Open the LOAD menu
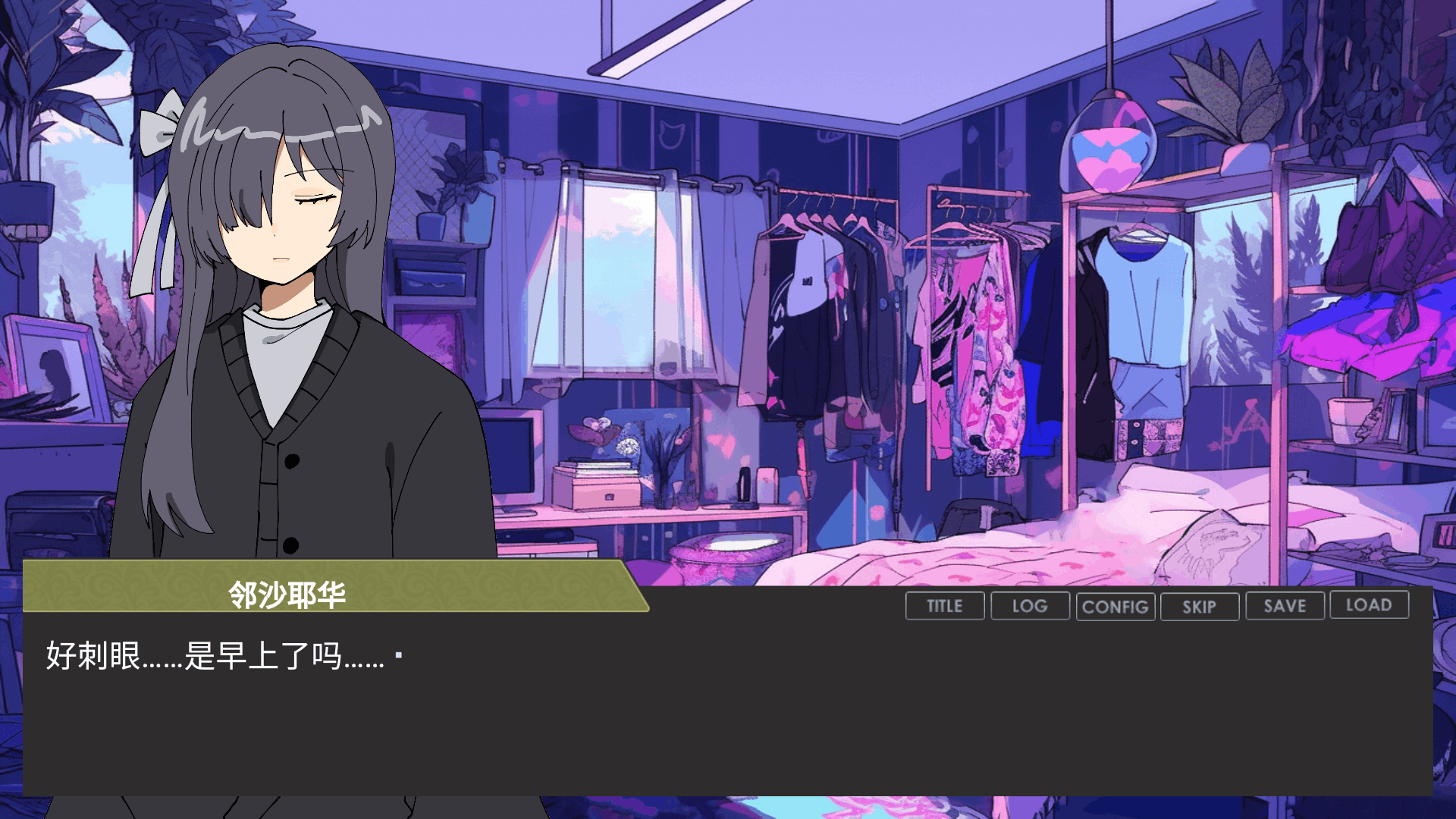This screenshot has width=1456, height=819. (x=1369, y=605)
